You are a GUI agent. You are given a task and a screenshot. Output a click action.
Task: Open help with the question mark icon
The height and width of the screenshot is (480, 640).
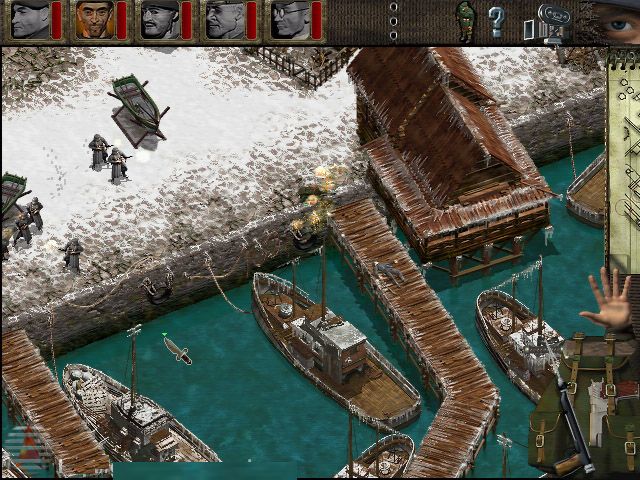(495, 19)
